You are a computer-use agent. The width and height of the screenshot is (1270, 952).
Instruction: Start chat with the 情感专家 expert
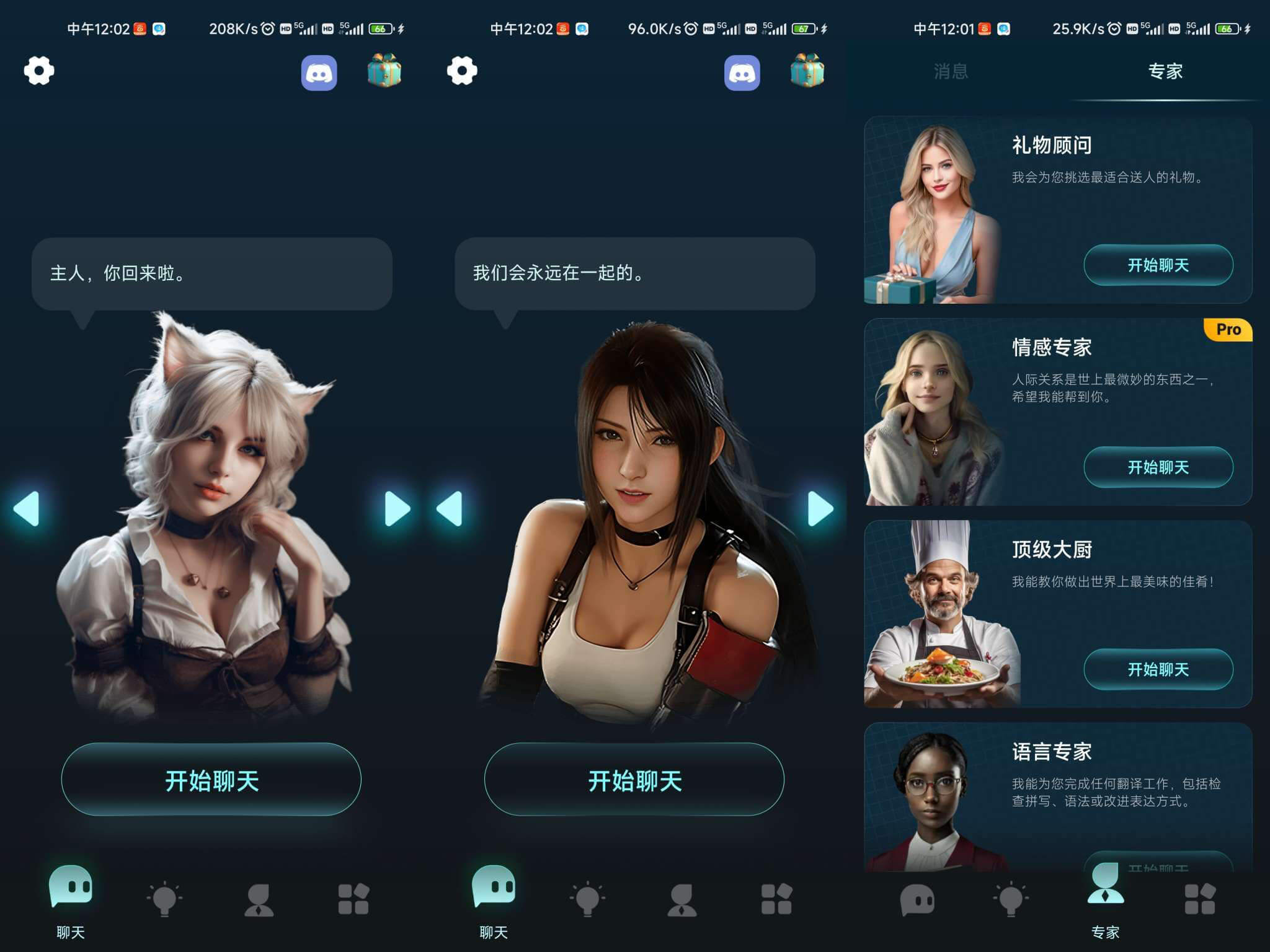[1158, 468]
